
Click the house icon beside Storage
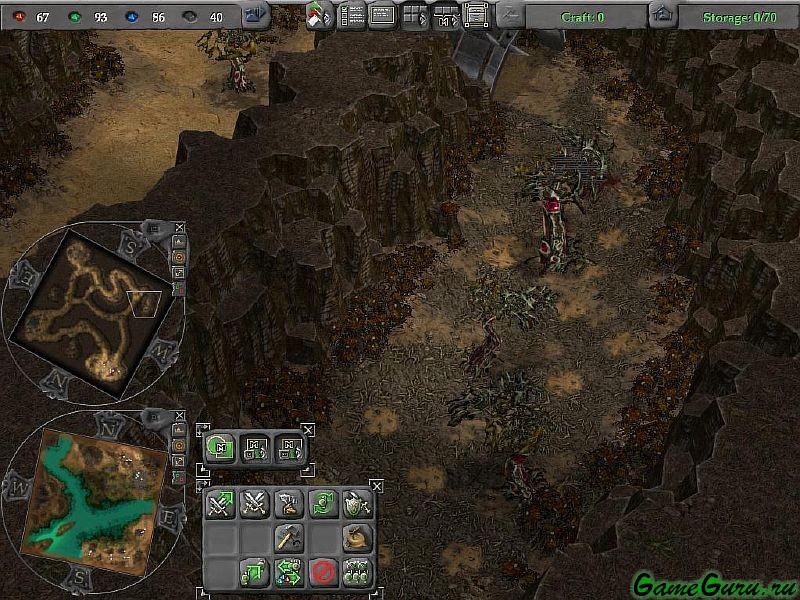(x=660, y=15)
